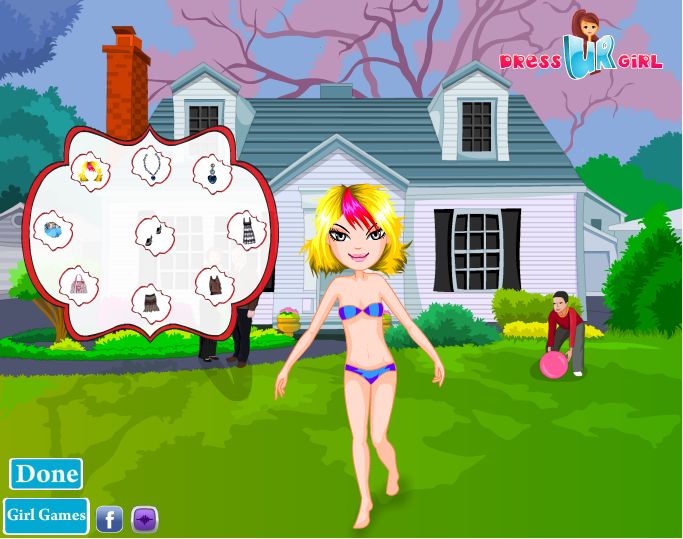The image size is (683, 539).
Task: Select the brown skirt category
Action: [x=151, y=300]
